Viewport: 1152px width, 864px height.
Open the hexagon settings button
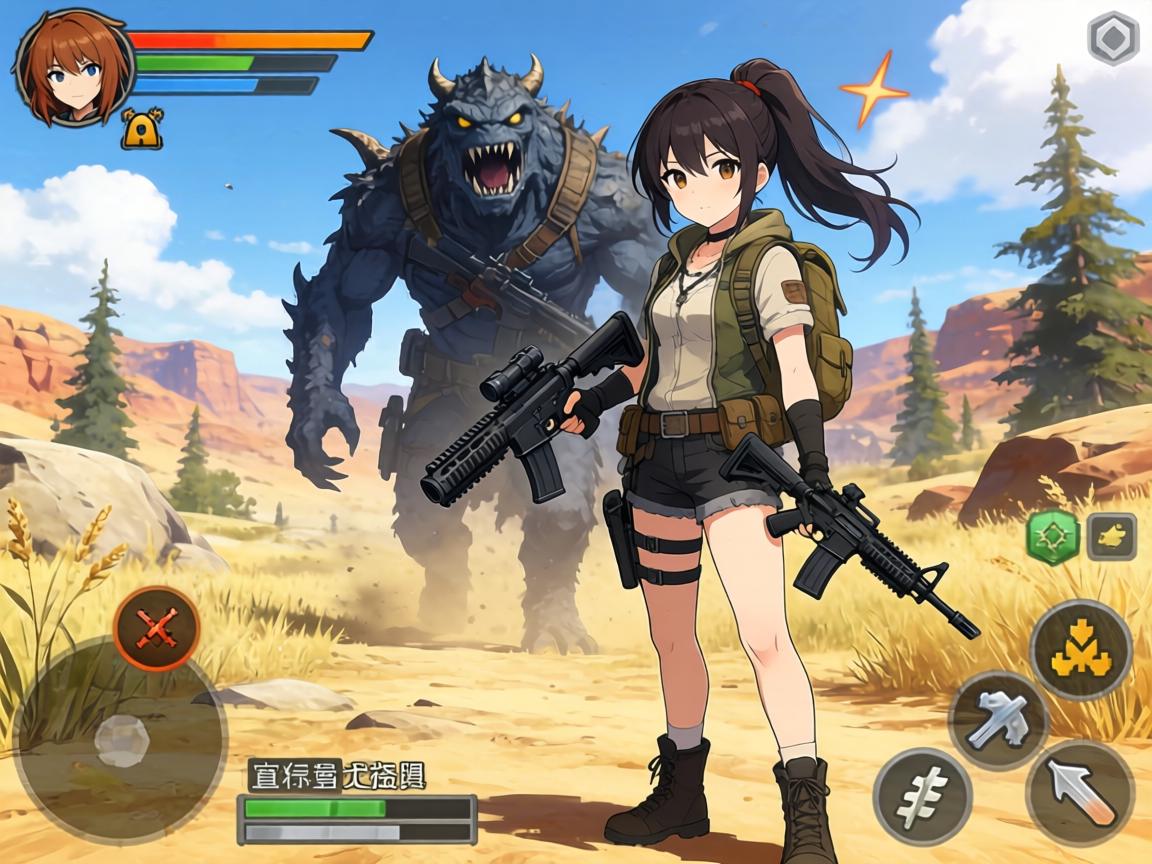click(x=1113, y=39)
